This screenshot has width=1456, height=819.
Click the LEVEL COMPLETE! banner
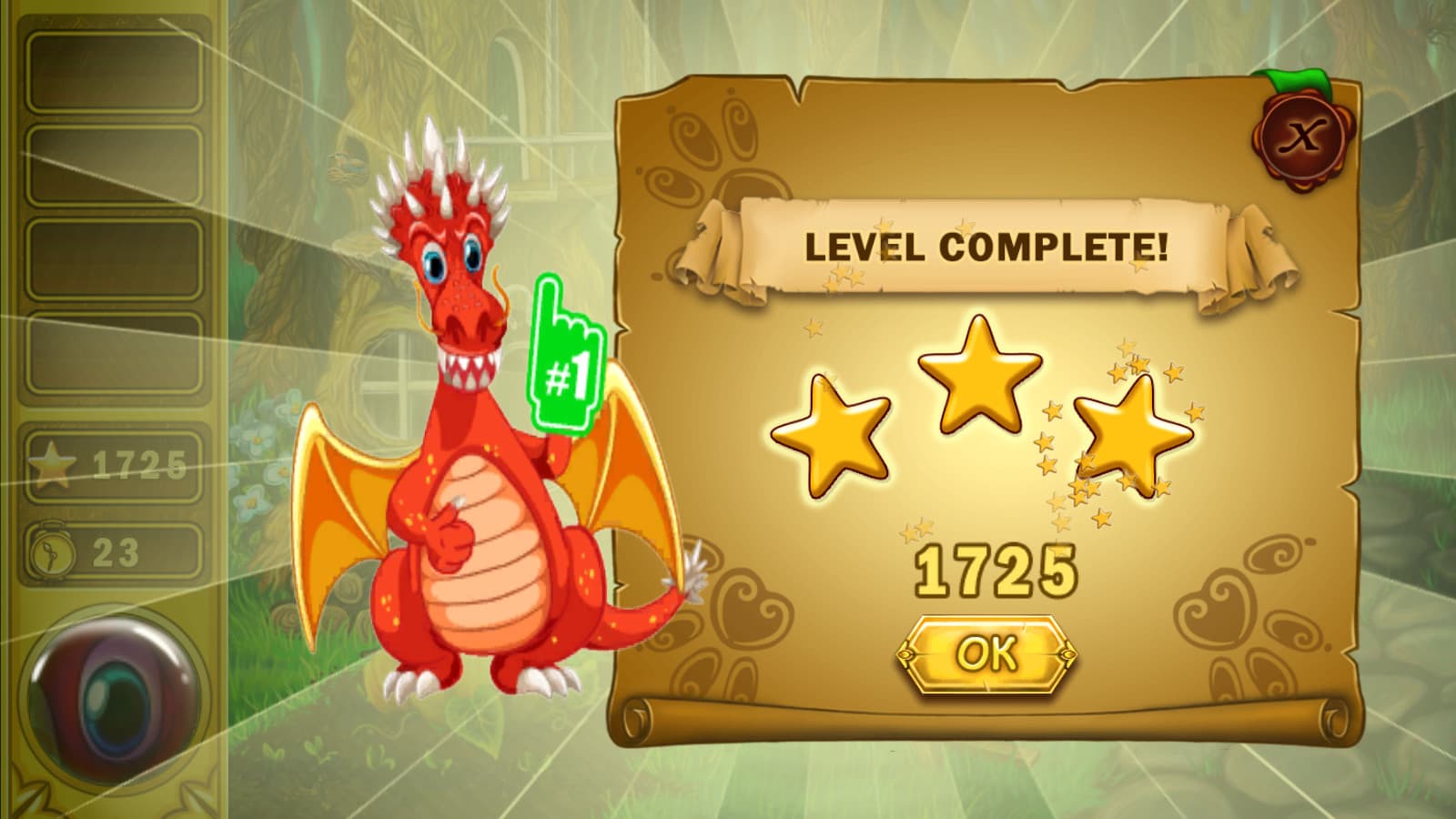click(x=987, y=248)
